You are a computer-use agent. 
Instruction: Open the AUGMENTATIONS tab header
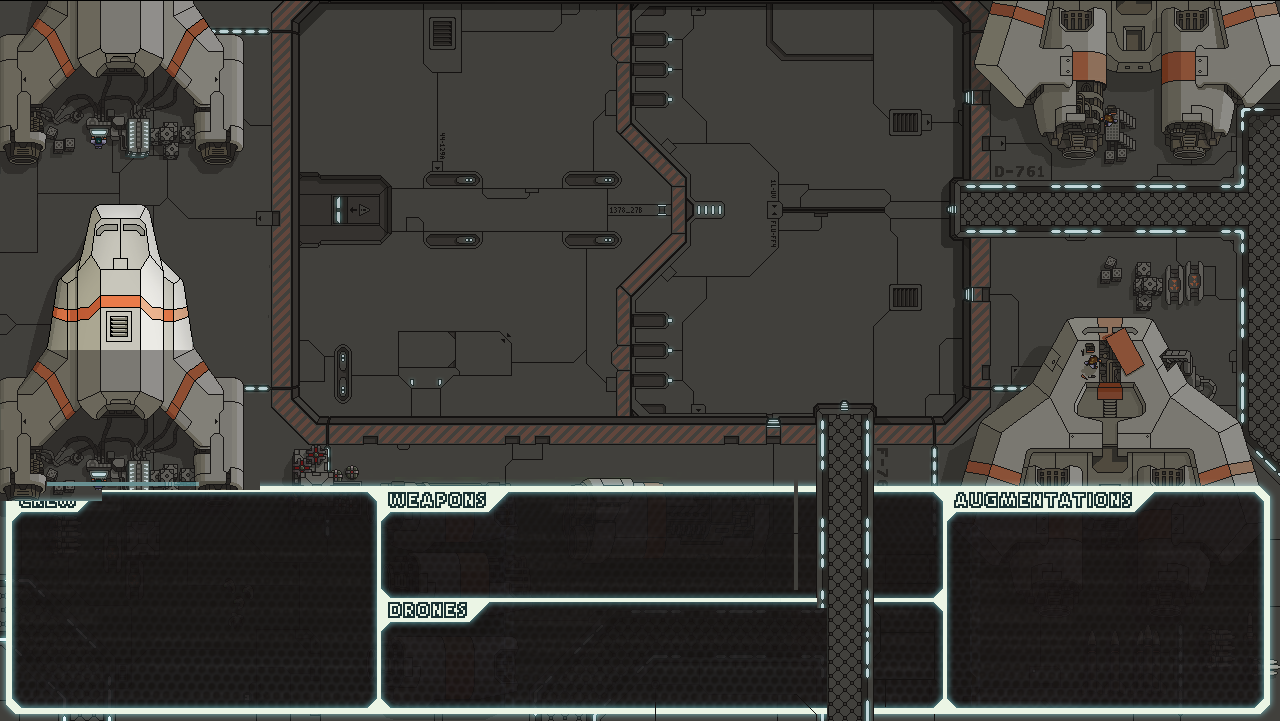pyautogui.click(x=1044, y=499)
